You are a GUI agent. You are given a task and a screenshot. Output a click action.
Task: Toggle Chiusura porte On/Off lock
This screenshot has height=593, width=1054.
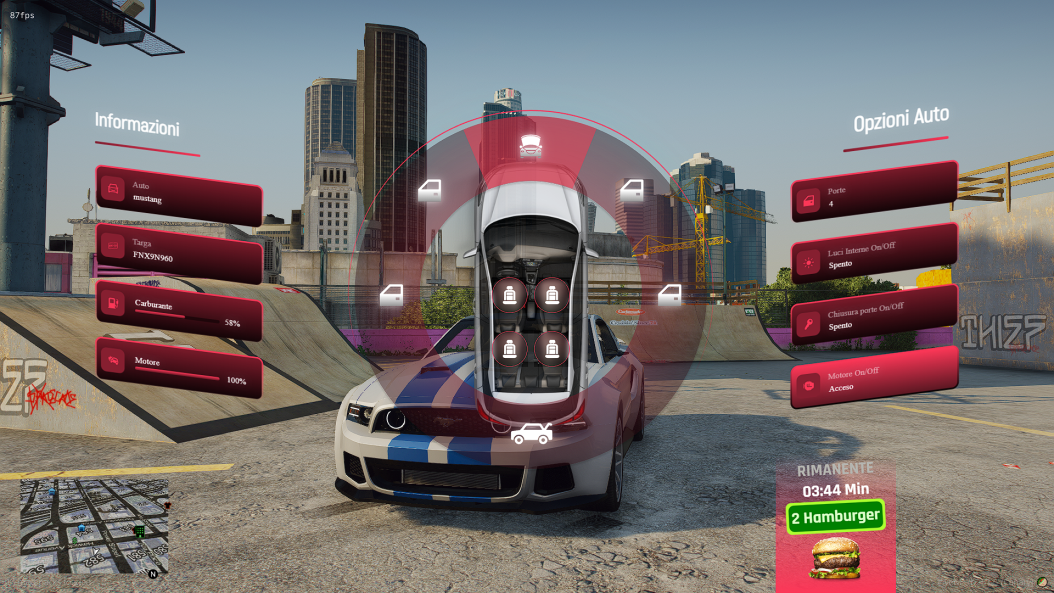click(874, 317)
